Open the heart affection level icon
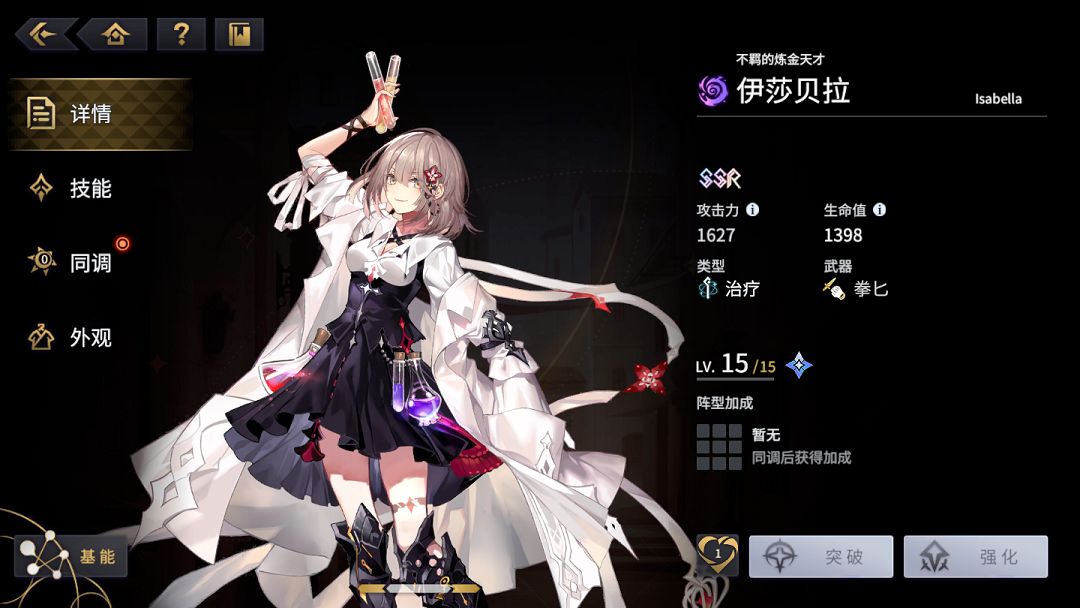 pos(717,554)
